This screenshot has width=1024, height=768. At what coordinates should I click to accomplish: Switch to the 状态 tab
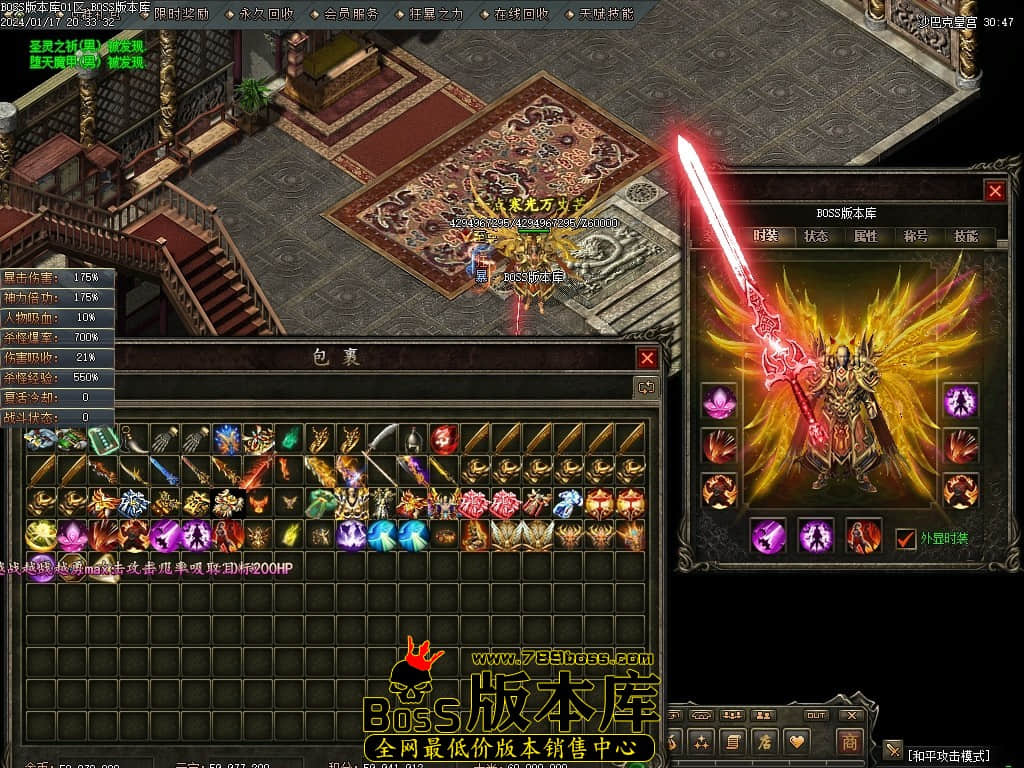(816, 237)
